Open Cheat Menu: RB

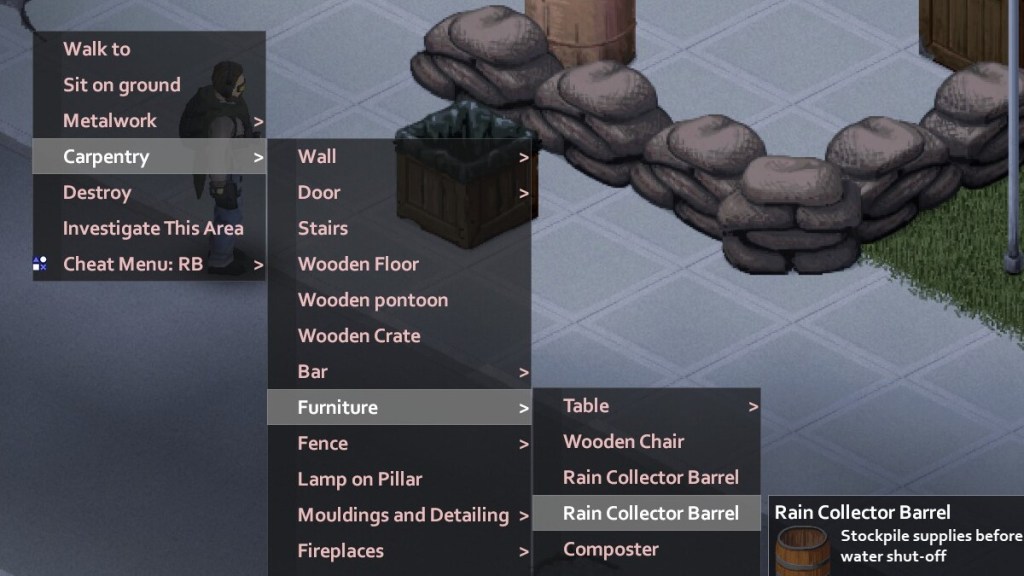(x=133, y=265)
